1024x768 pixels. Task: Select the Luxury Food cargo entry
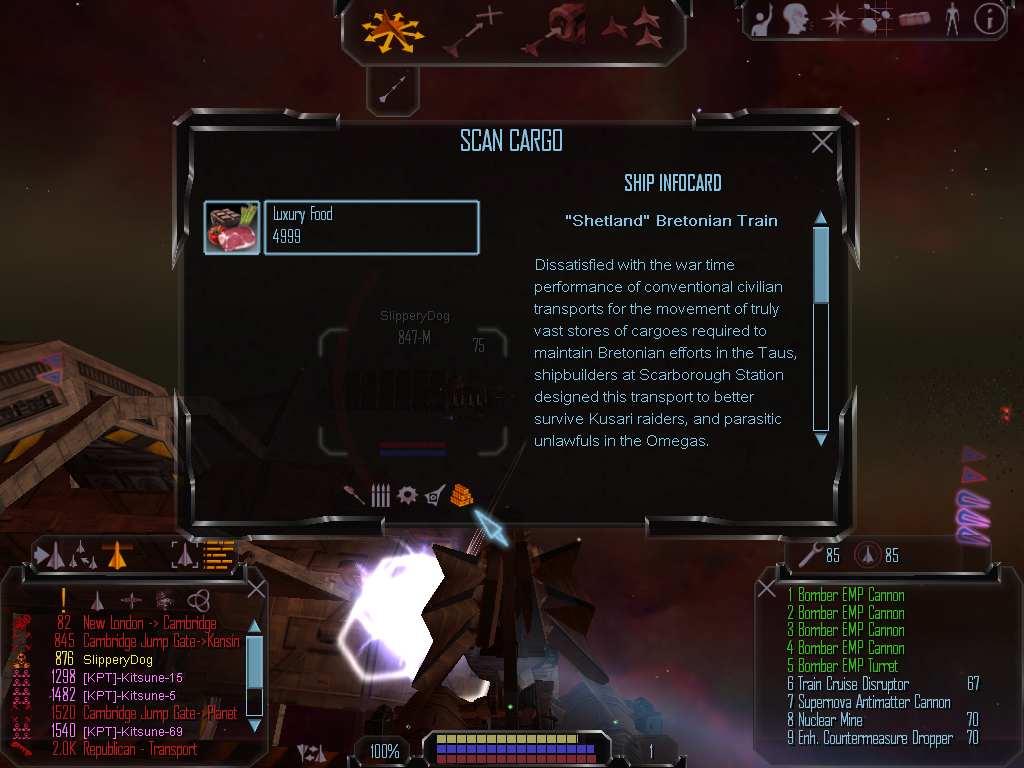click(370, 227)
